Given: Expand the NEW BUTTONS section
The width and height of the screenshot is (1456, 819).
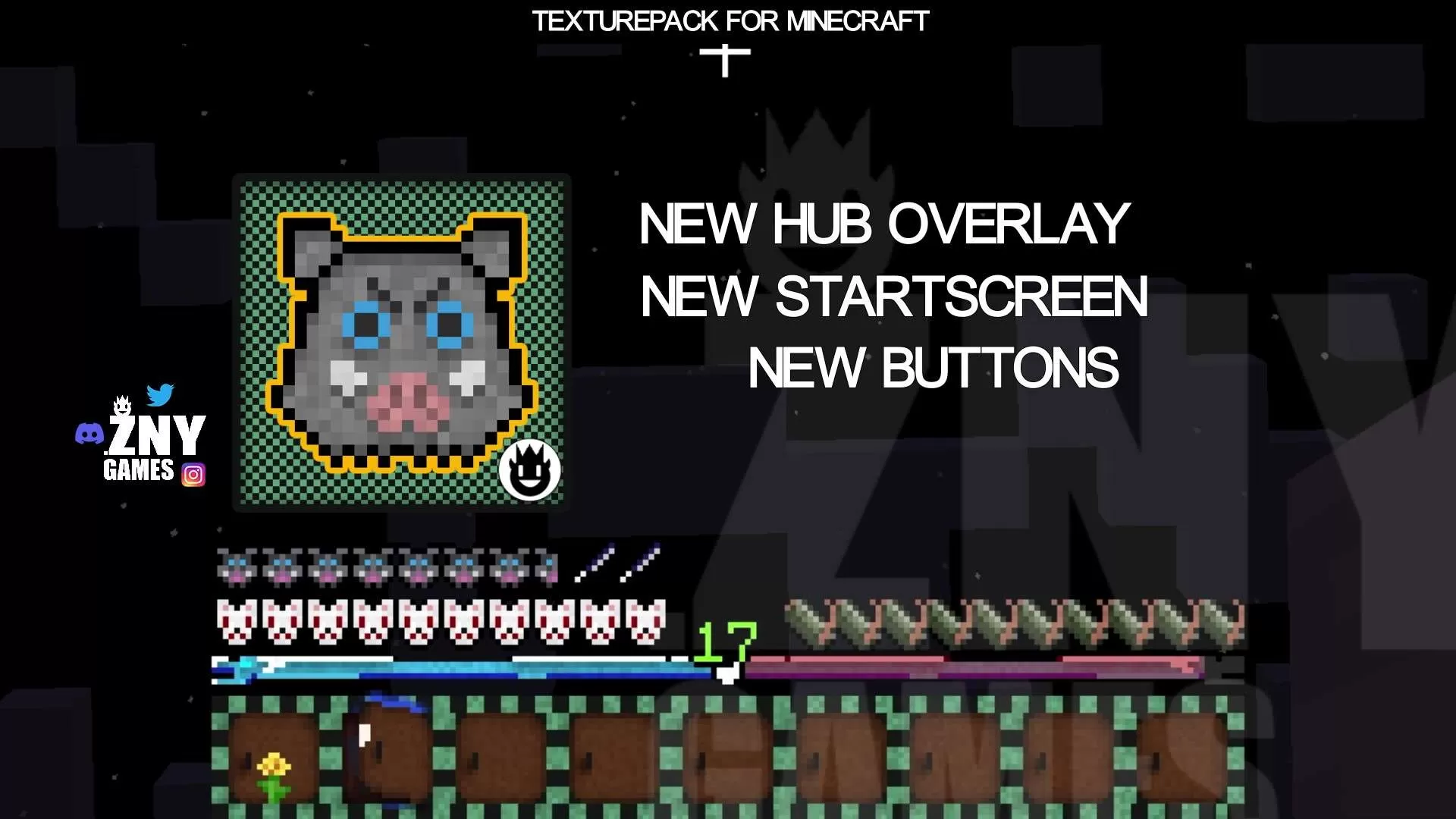Looking at the screenshot, I should coord(934,369).
